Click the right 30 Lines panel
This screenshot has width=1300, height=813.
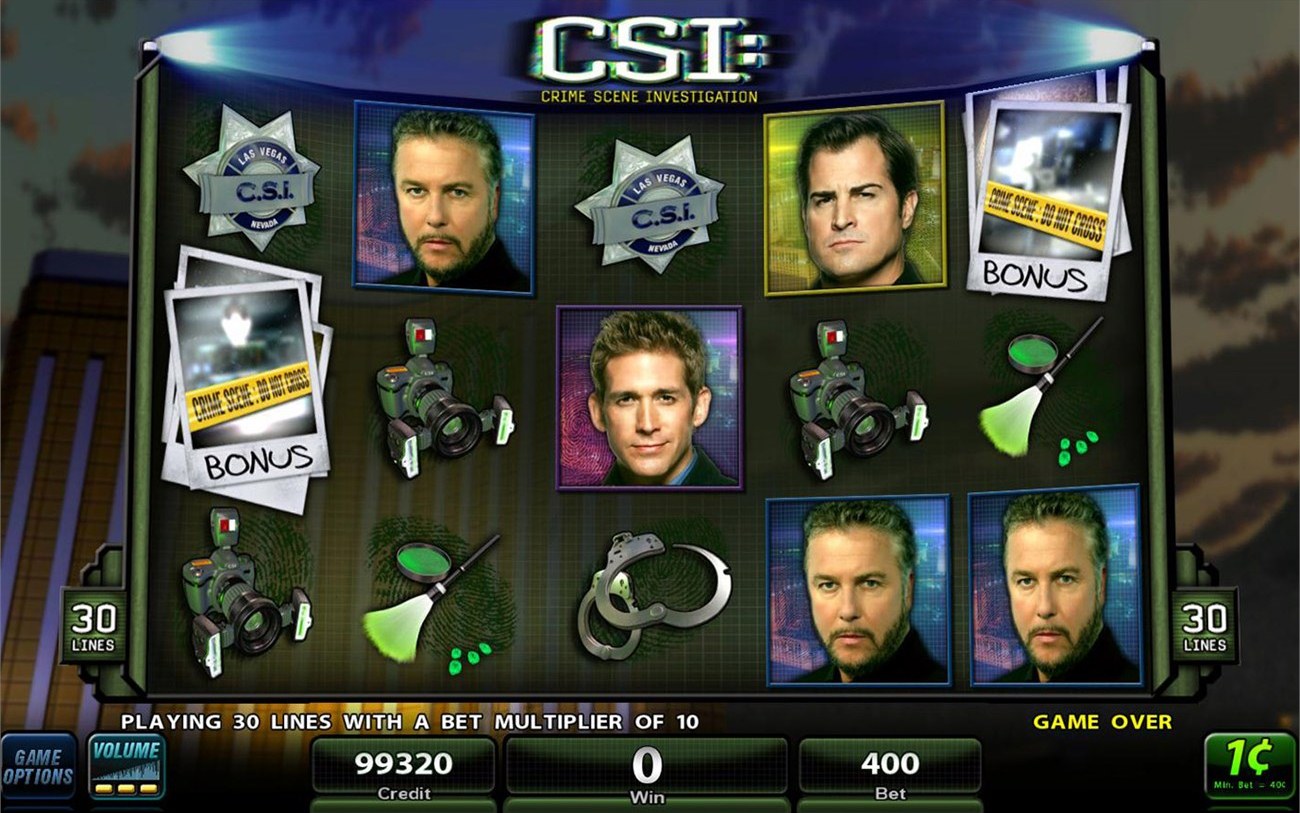[1207, 626]
